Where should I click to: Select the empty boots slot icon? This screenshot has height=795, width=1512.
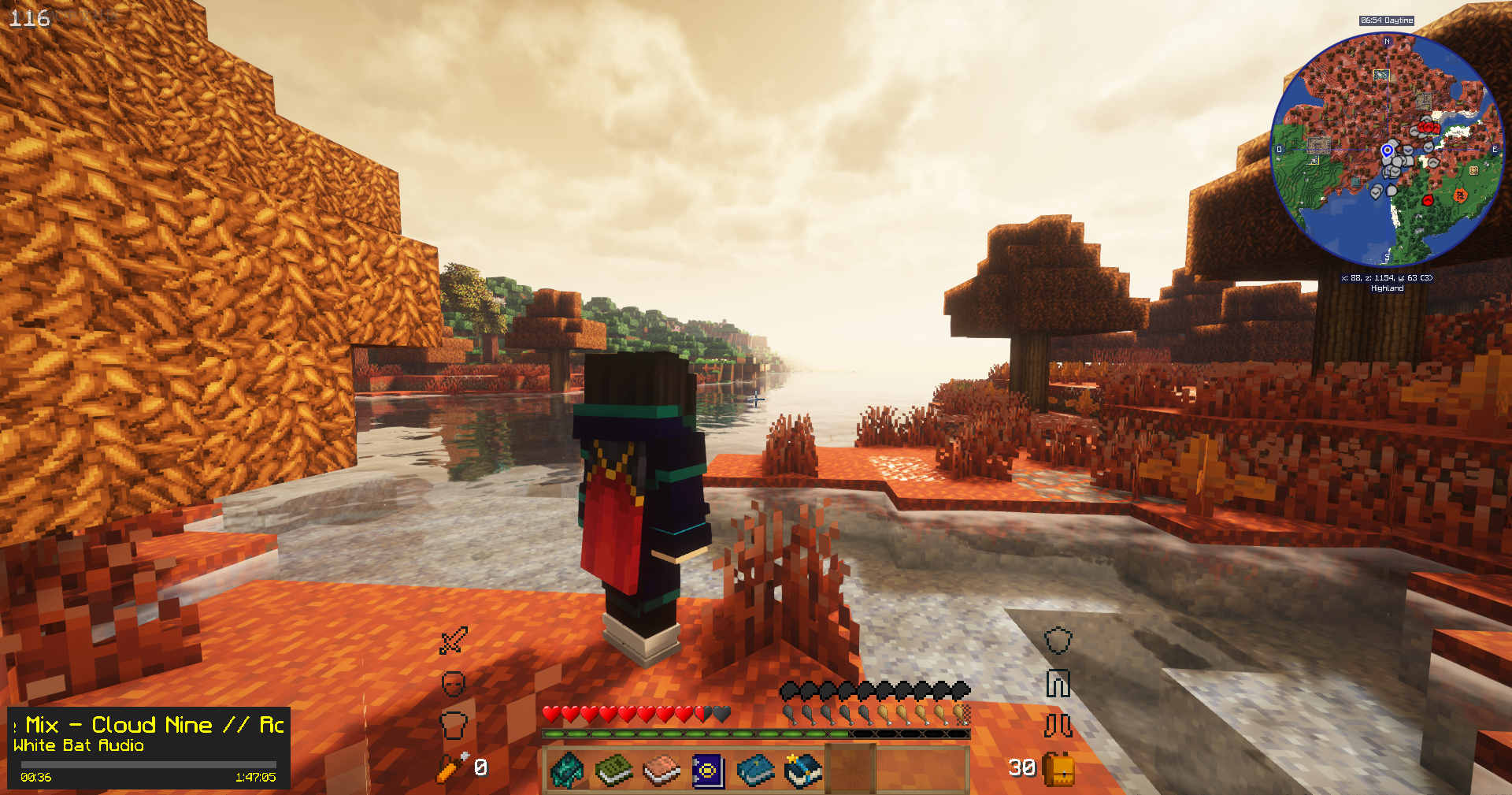pyautogui.click(x=1058, y=725)
